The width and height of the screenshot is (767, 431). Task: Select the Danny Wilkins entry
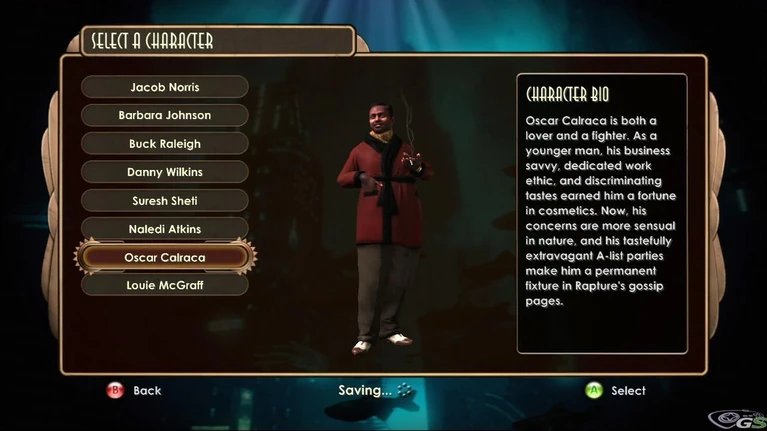click(x=165, y=172)
